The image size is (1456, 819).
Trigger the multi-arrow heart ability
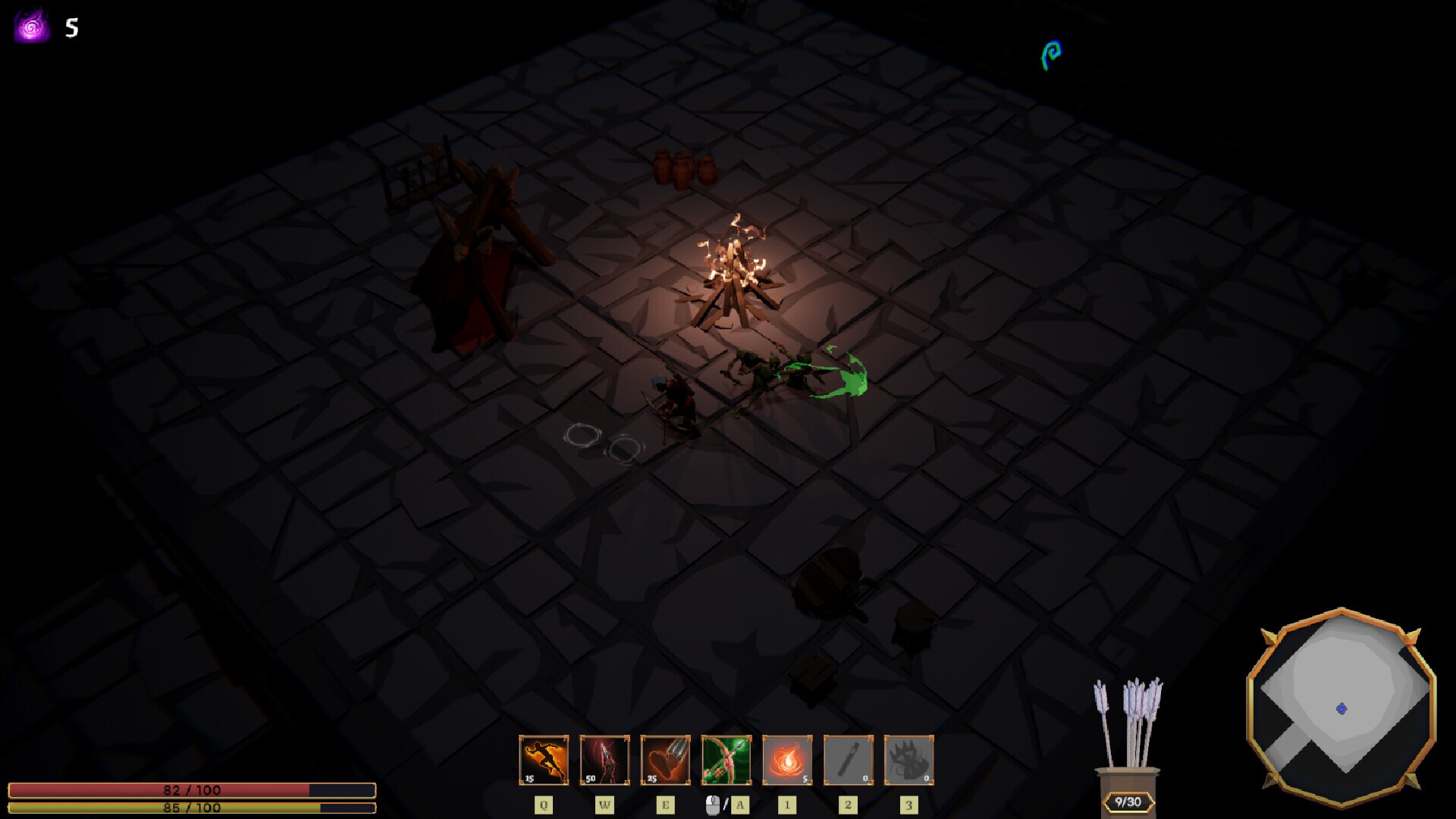pyautogui.click(x=665, y=759)
